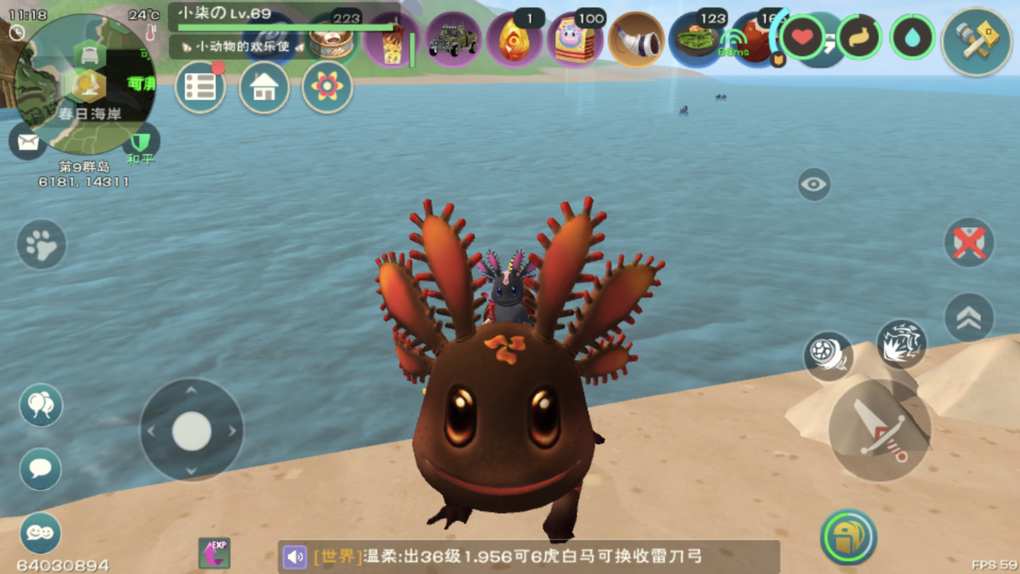1020x574 pixels.
Task: Select the horn item slot
Action: pyautogui.click(x=636, y=40)
